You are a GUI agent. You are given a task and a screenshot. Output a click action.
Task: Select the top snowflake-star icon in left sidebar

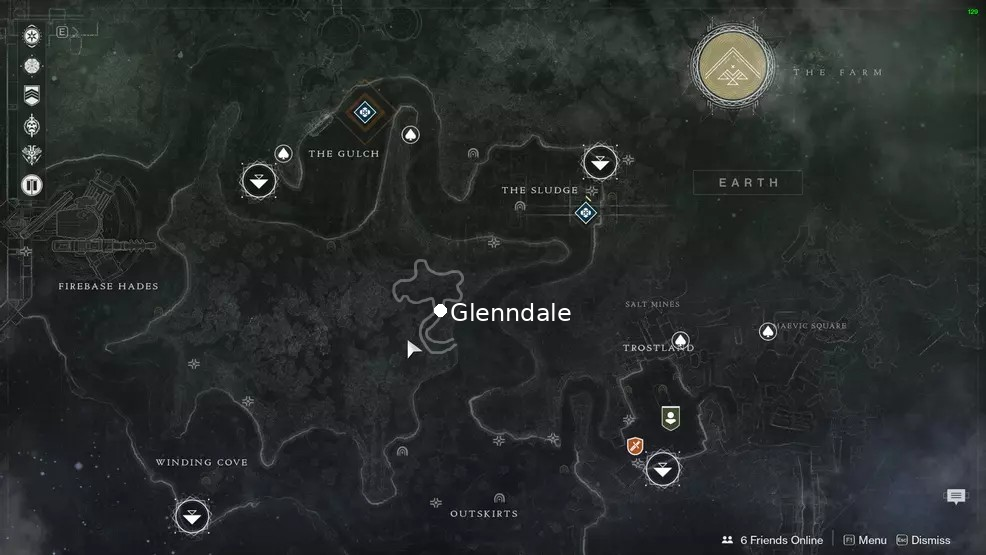[32, 36]
